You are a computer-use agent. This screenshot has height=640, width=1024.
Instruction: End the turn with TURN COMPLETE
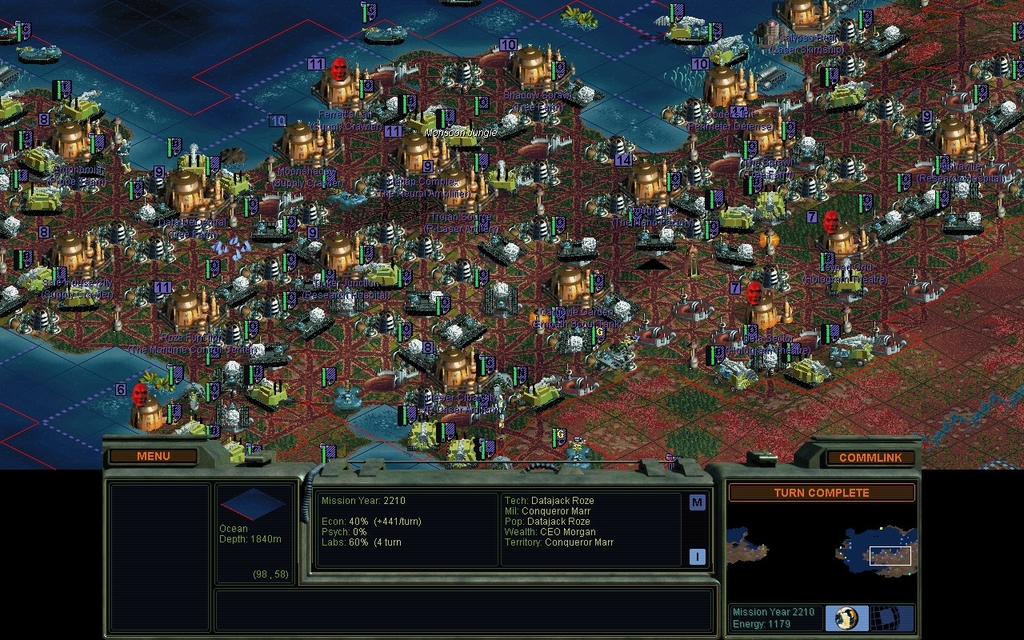pos(821,493)
